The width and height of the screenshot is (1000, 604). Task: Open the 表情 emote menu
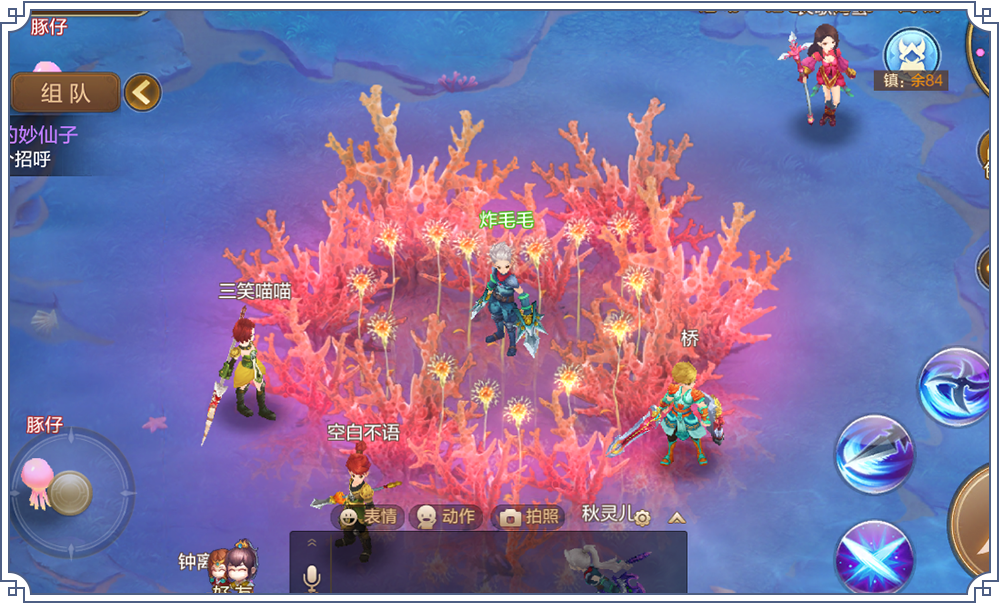367,516
